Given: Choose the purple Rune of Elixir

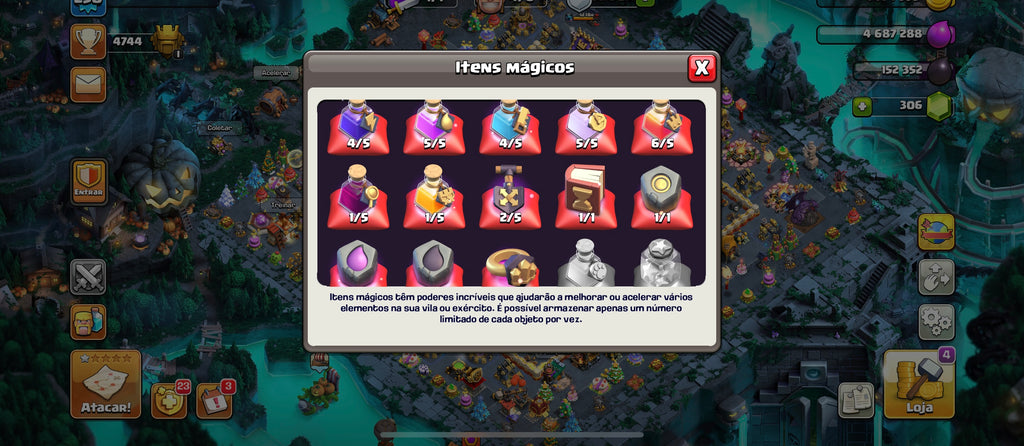Looking at the screenshot, I should [359, 263].
